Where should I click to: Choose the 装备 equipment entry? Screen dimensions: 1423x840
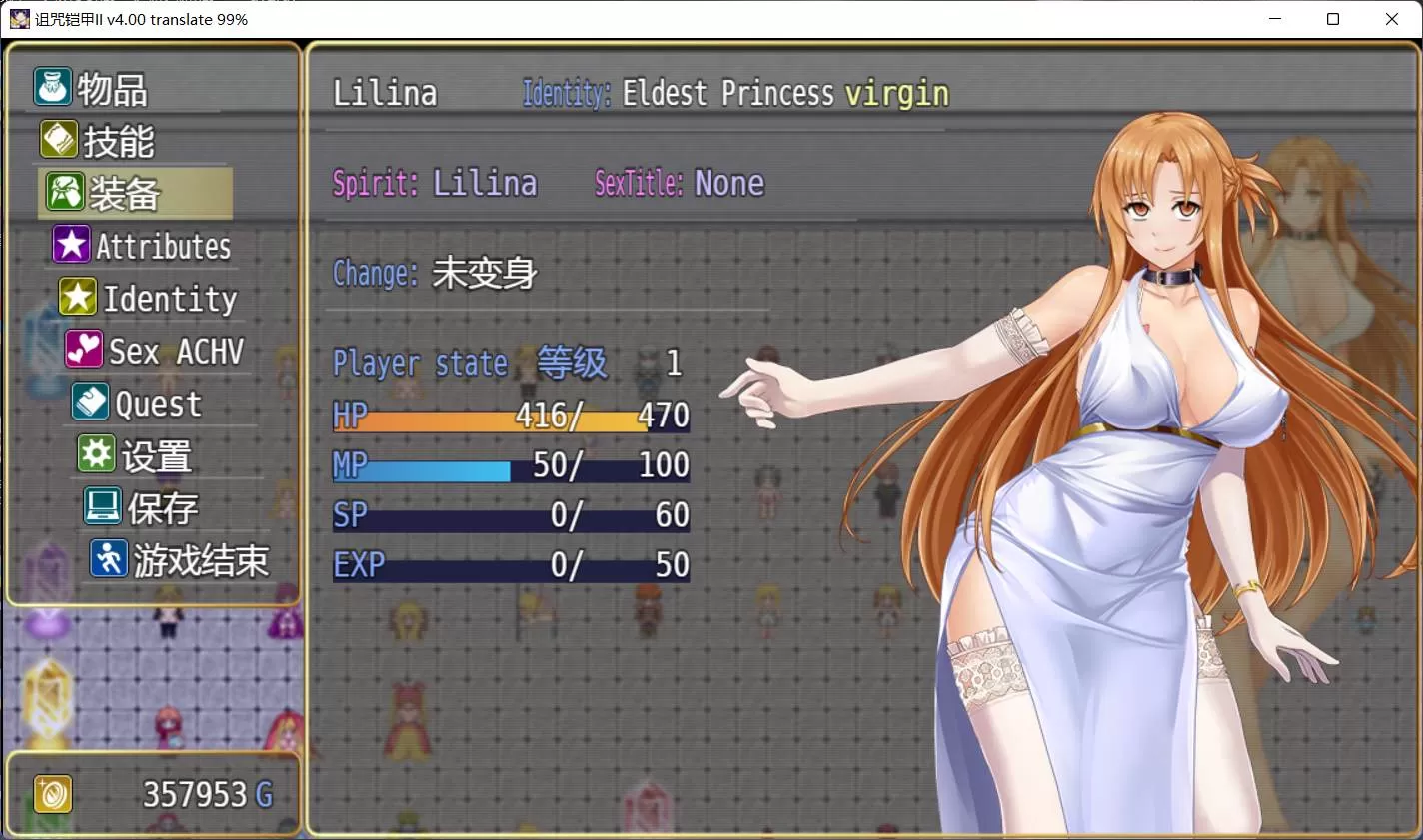coord(124,193)
